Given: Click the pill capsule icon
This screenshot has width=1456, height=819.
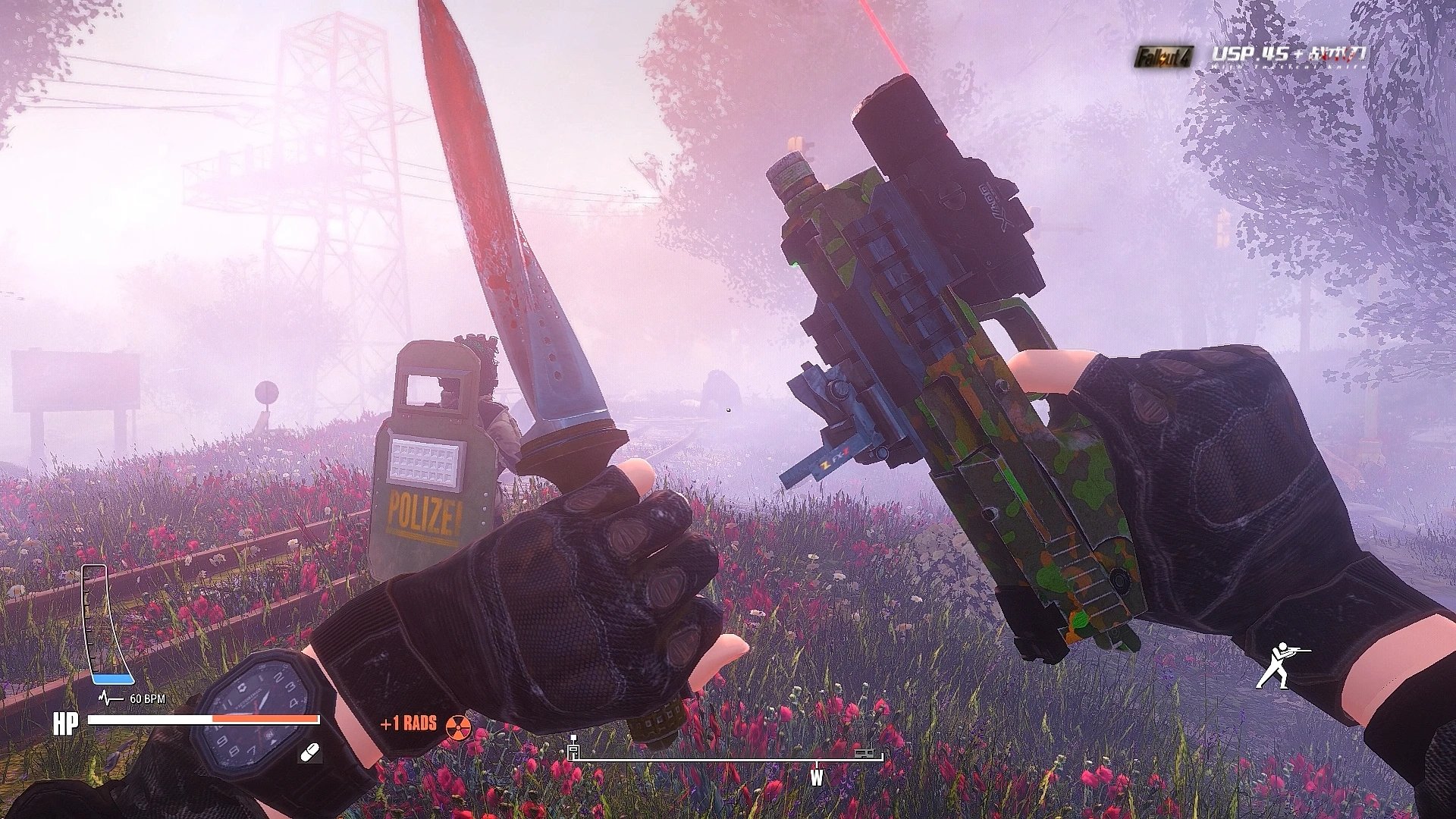Looking at the screenshot, I should (310, 753).
